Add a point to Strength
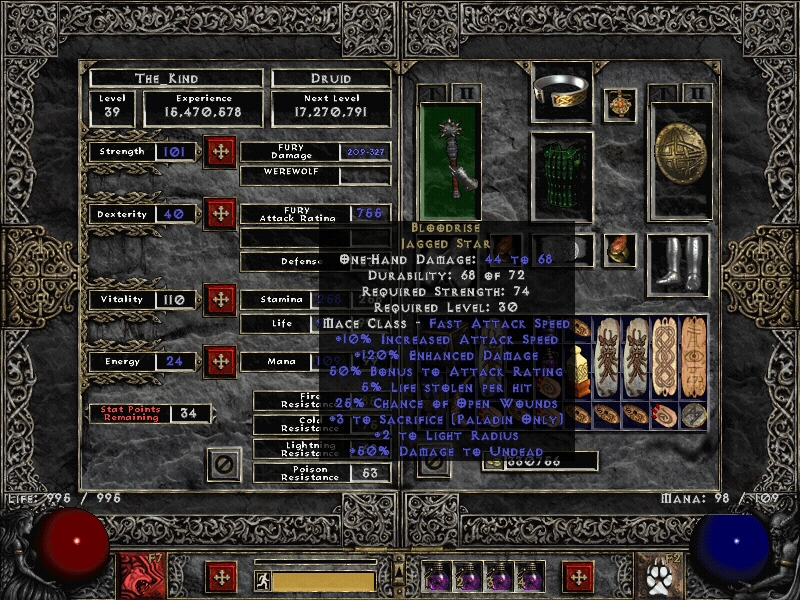 click(219, 152)
